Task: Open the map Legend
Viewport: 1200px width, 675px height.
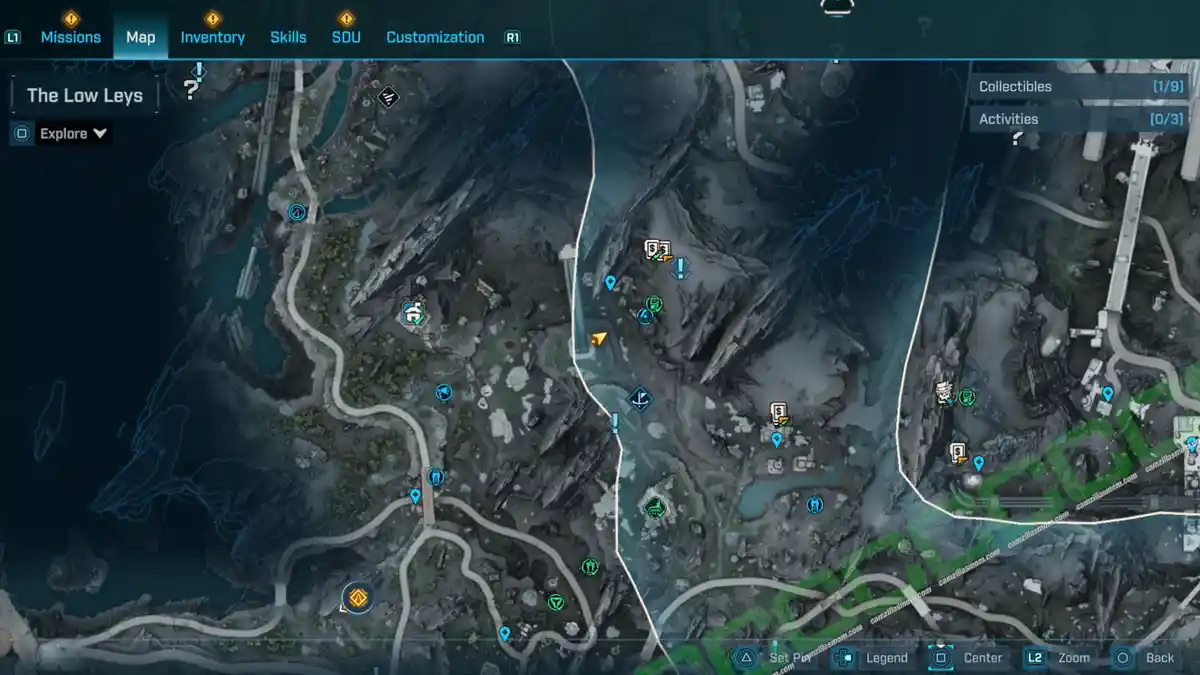Action: click(873, 657)
